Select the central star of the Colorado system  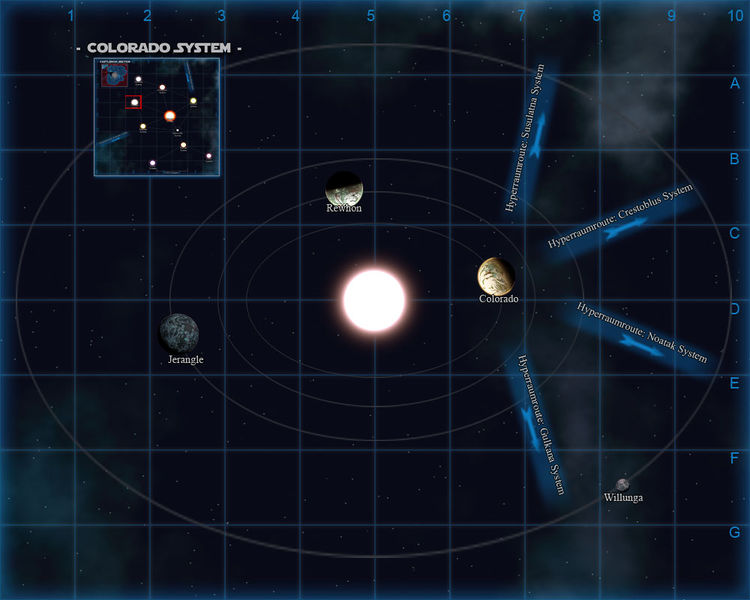point(374,299)
